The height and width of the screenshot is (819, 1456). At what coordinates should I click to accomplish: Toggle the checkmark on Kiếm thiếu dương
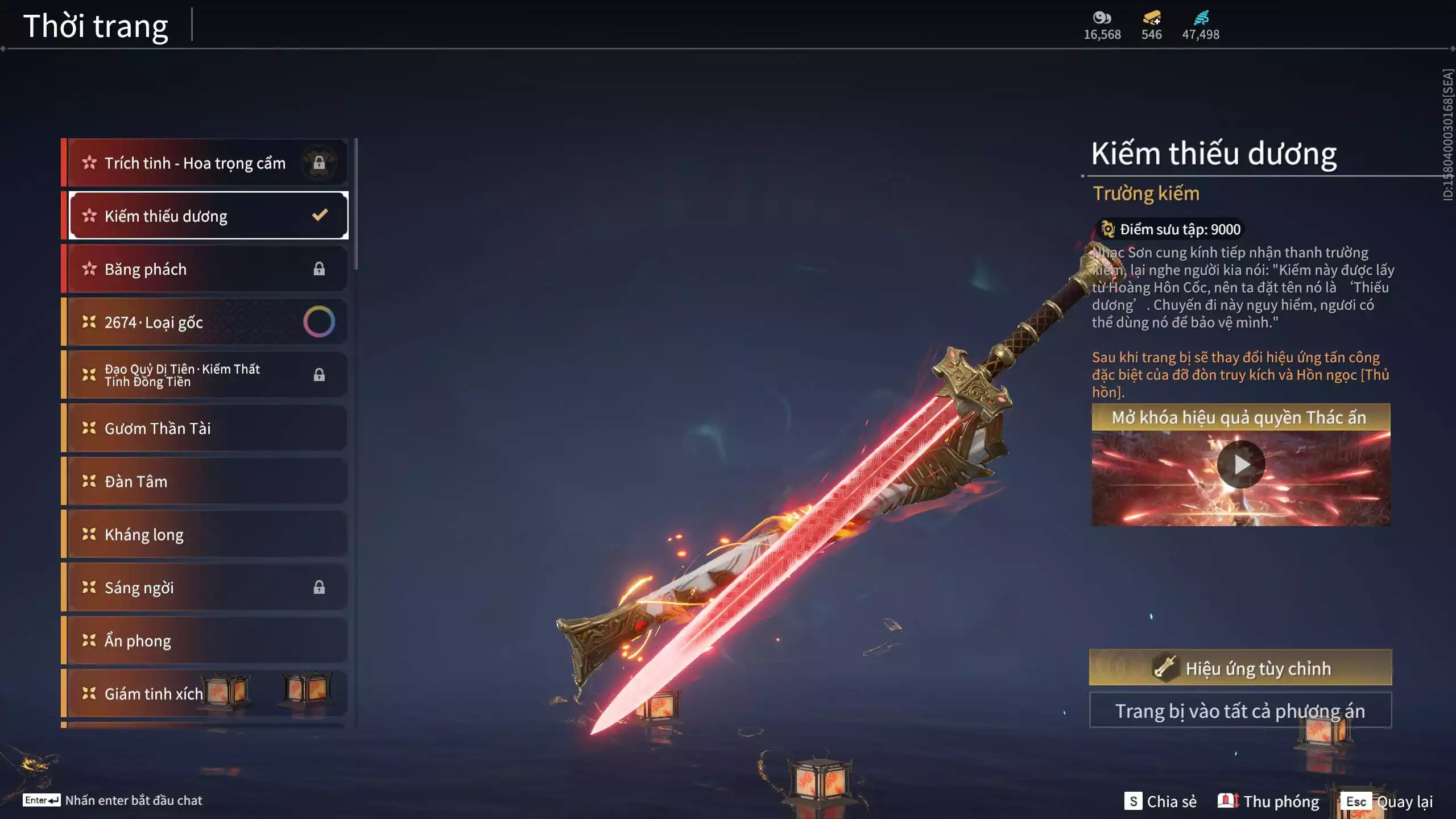tap(318, 215)
